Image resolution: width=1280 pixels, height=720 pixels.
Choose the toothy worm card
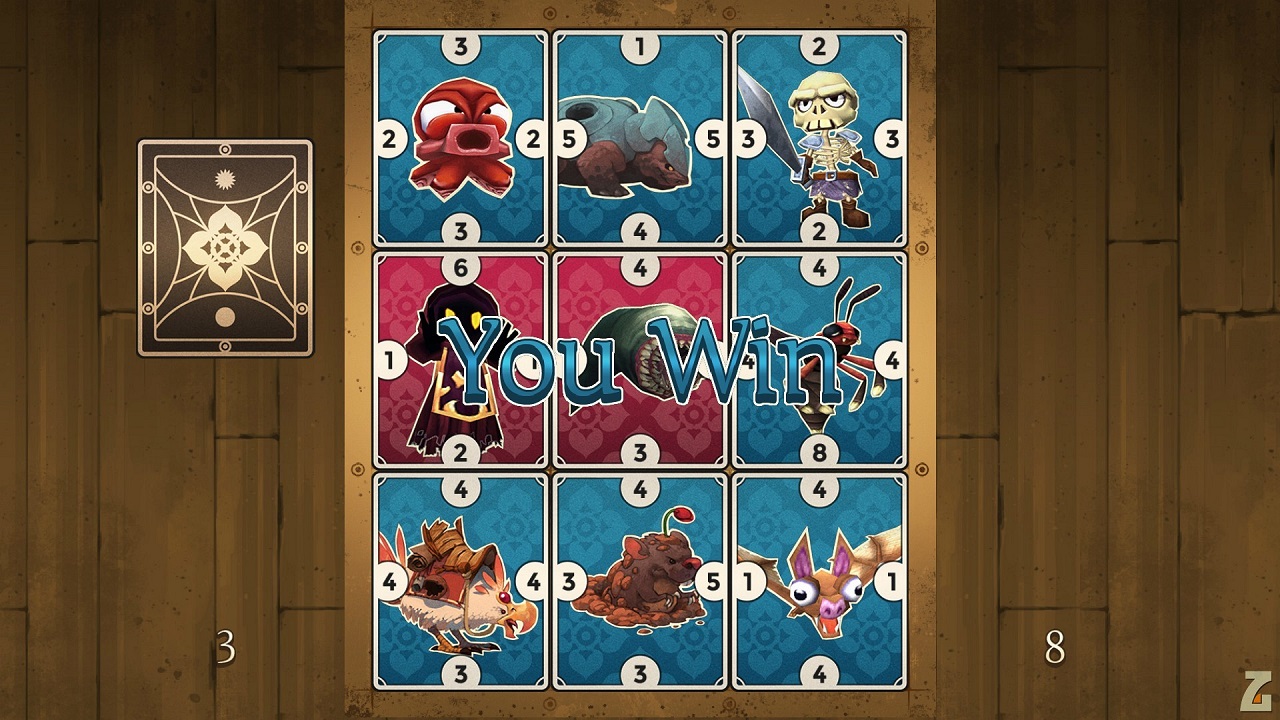(640, 360)
